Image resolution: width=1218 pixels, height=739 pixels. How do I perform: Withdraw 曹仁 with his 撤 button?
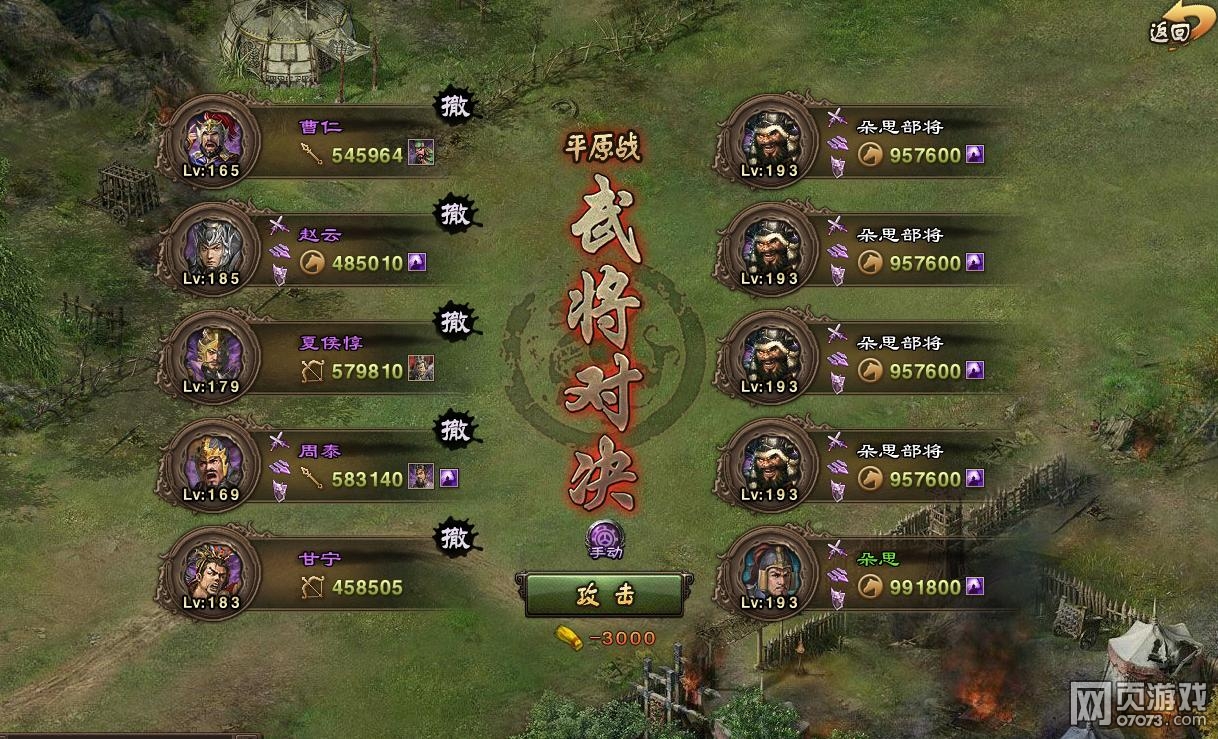click(x=455, y=106)
